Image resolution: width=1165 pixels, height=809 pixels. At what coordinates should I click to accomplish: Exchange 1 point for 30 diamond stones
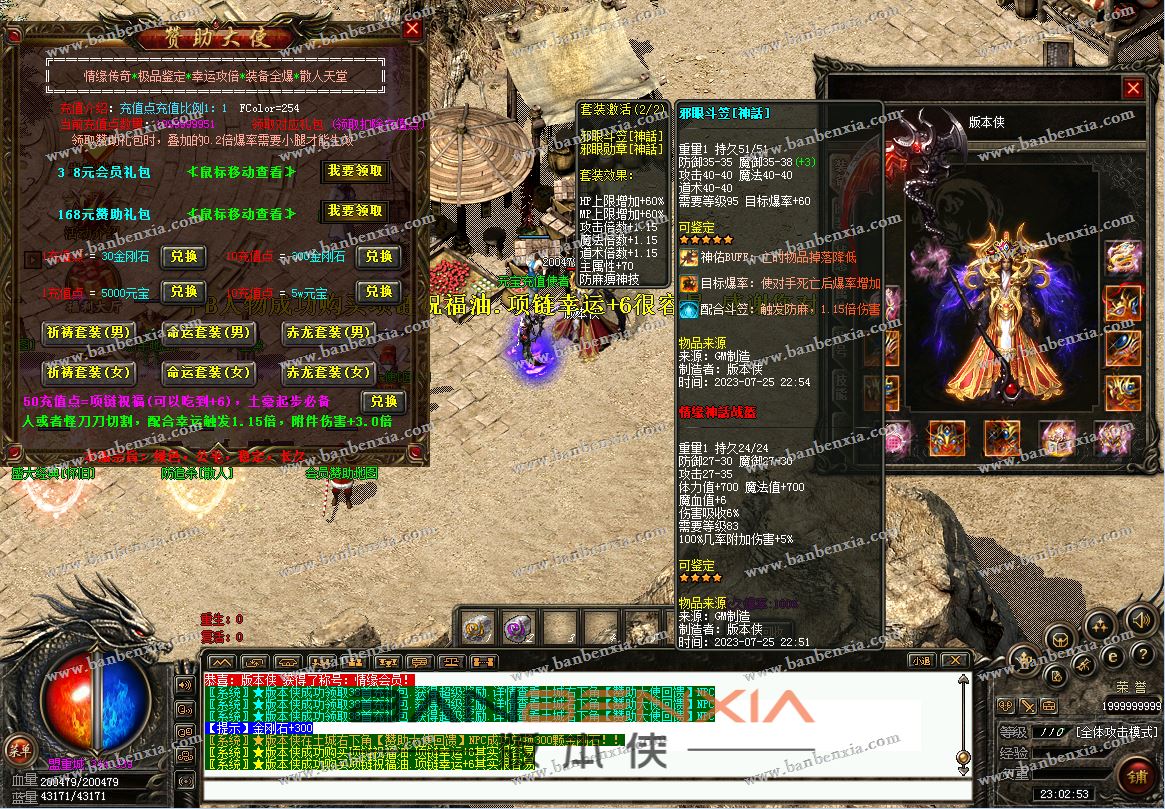tap(183, 257)
